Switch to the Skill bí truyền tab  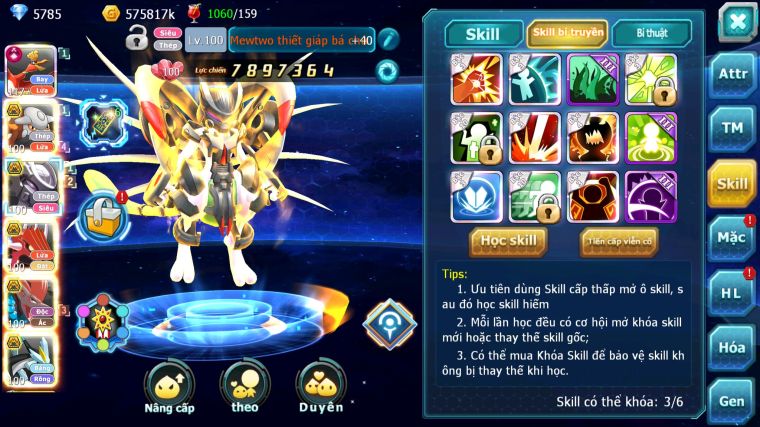click(x=567, y=33)
